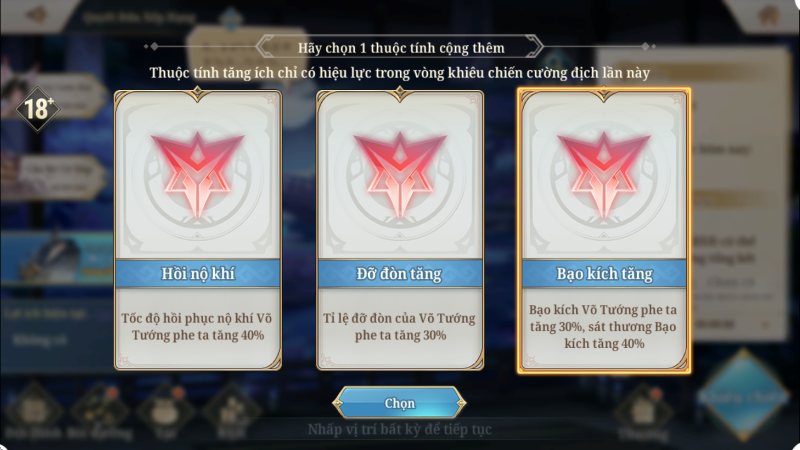The height and width of the screenshot is (450, 800).
Task: Pick the Bạo kích tăng card
Action: pos(603,230)
